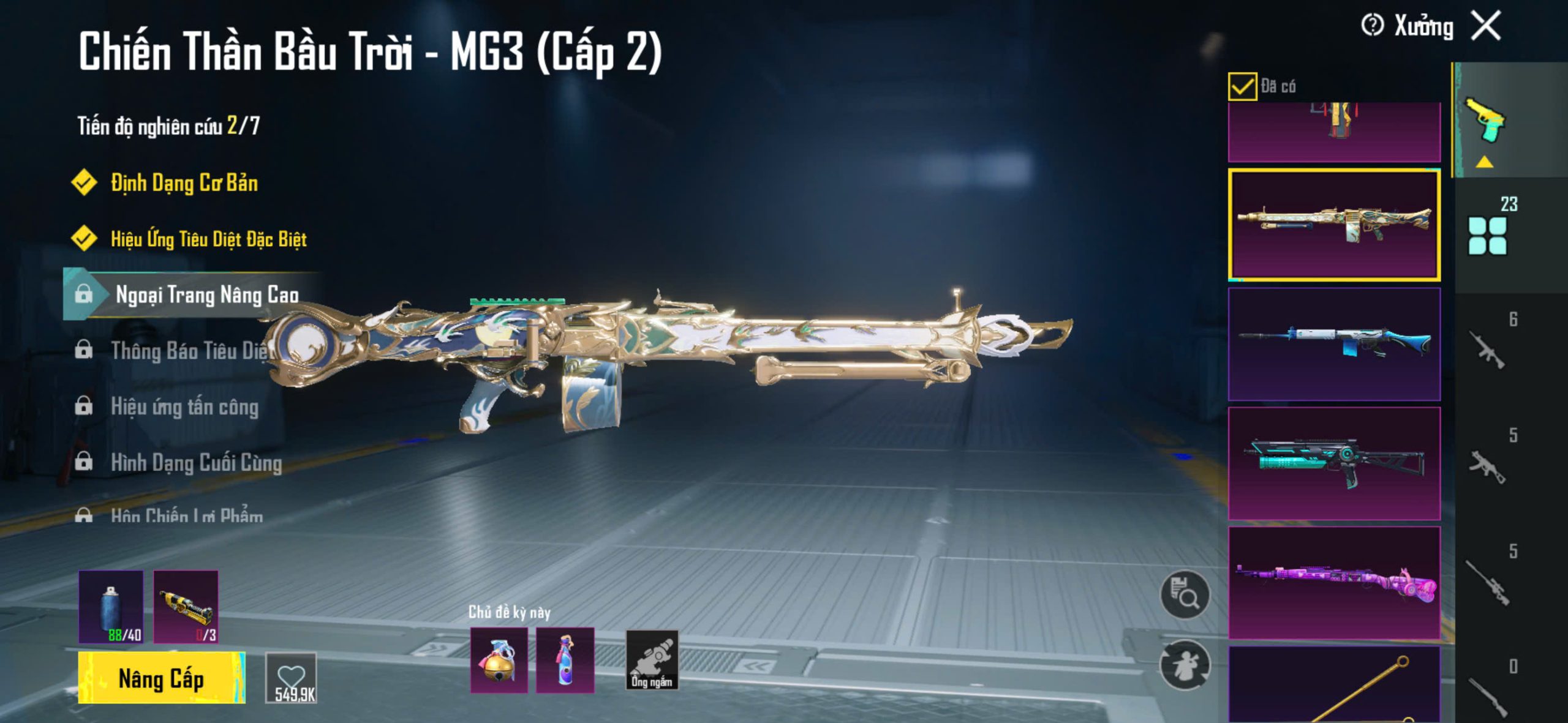Switch to the pistol category tab

(1486, 119)
